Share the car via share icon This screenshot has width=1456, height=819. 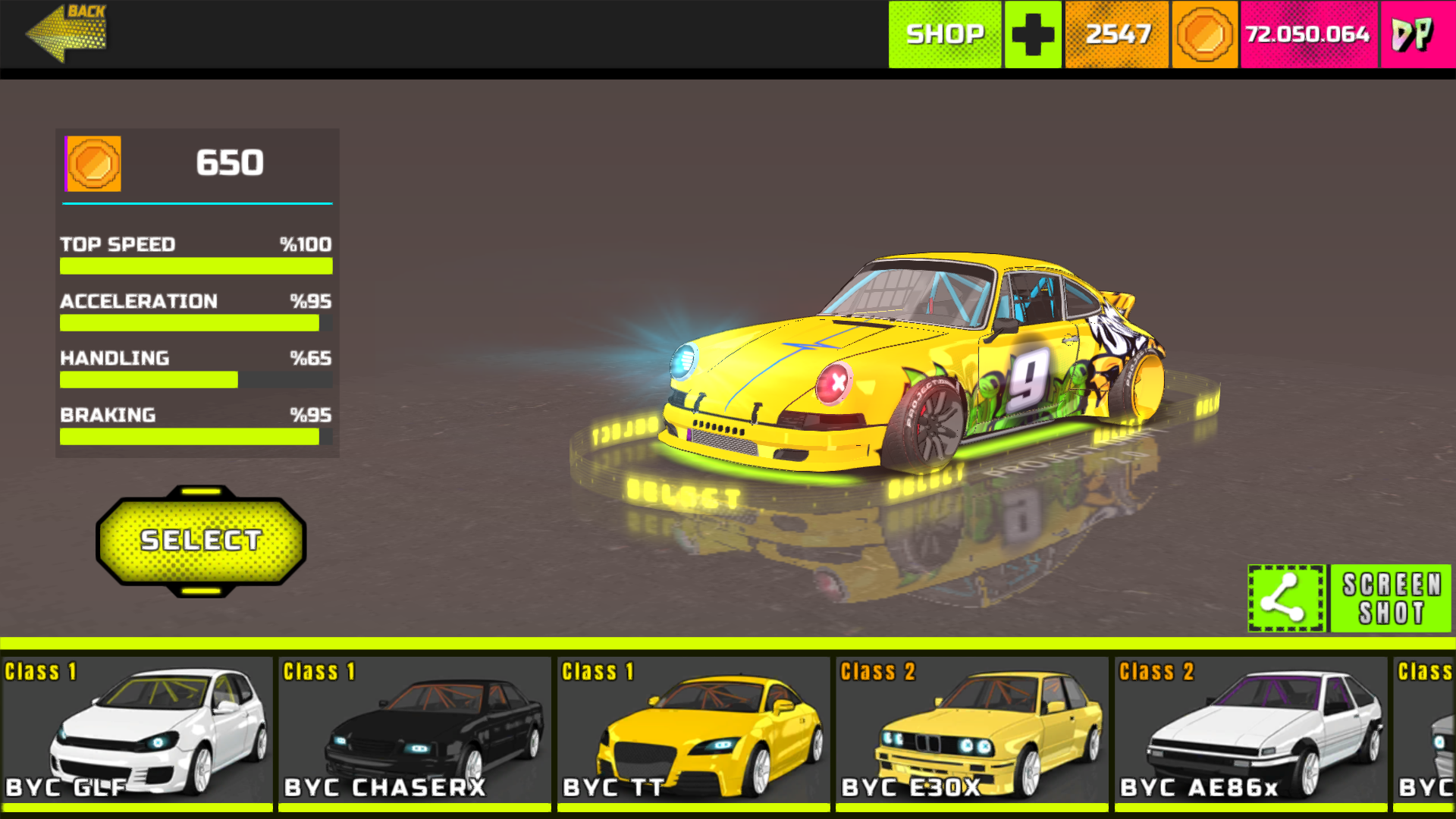[x=1286, y=598]
